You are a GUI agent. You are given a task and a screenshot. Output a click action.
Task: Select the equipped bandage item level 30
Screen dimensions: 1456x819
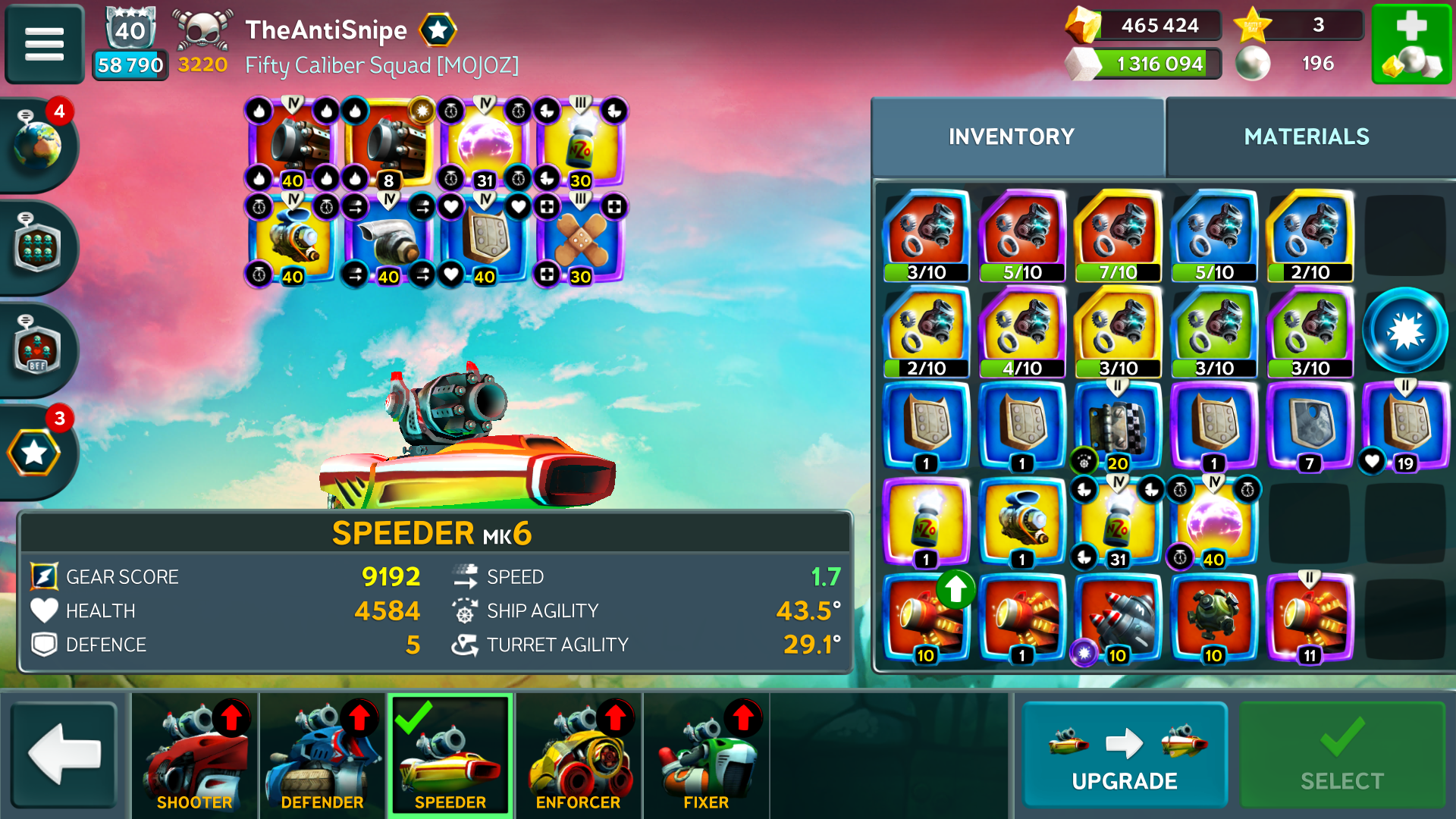click(x=581, y=240)
